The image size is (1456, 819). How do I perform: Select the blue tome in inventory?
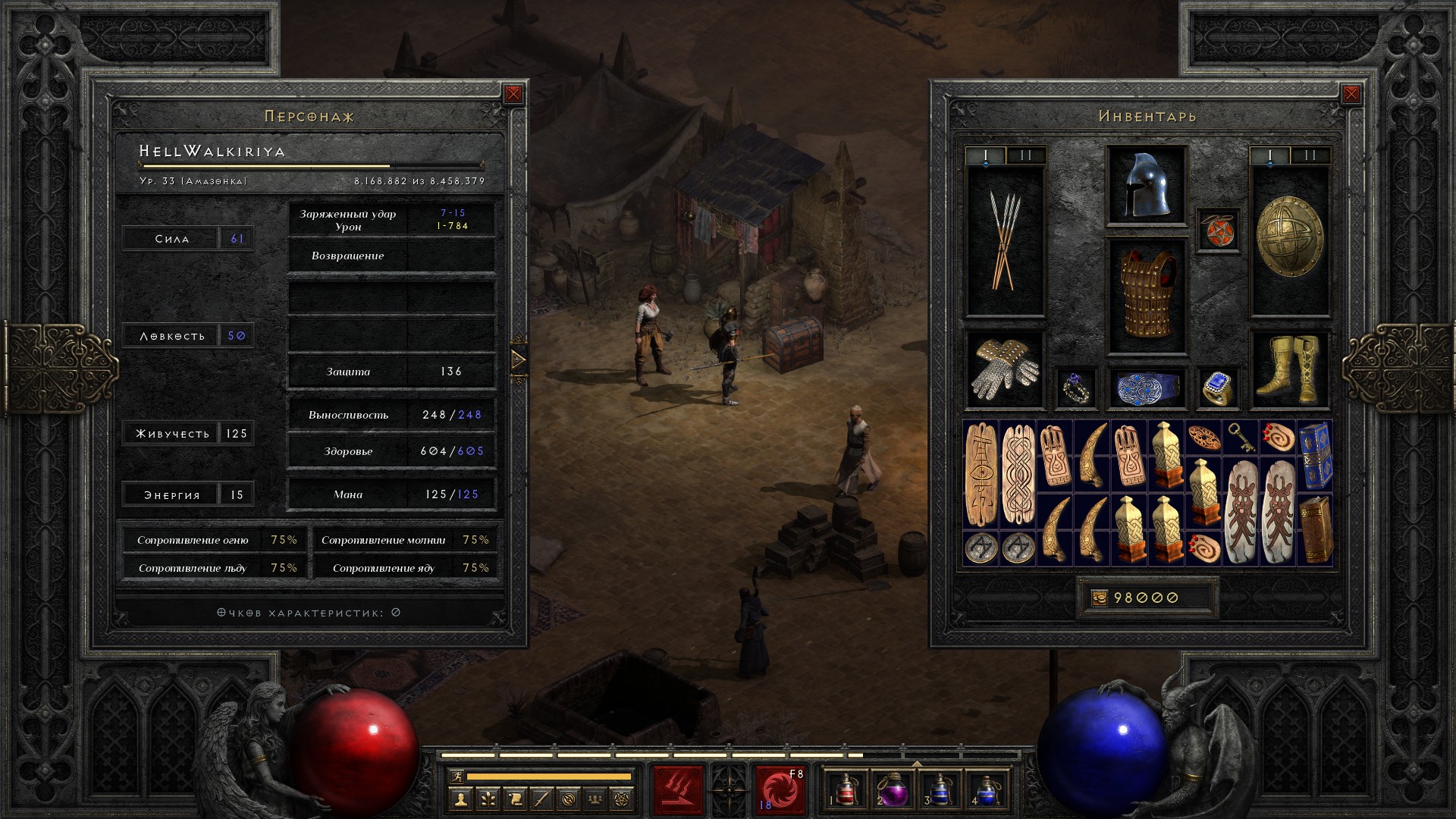1315,456
